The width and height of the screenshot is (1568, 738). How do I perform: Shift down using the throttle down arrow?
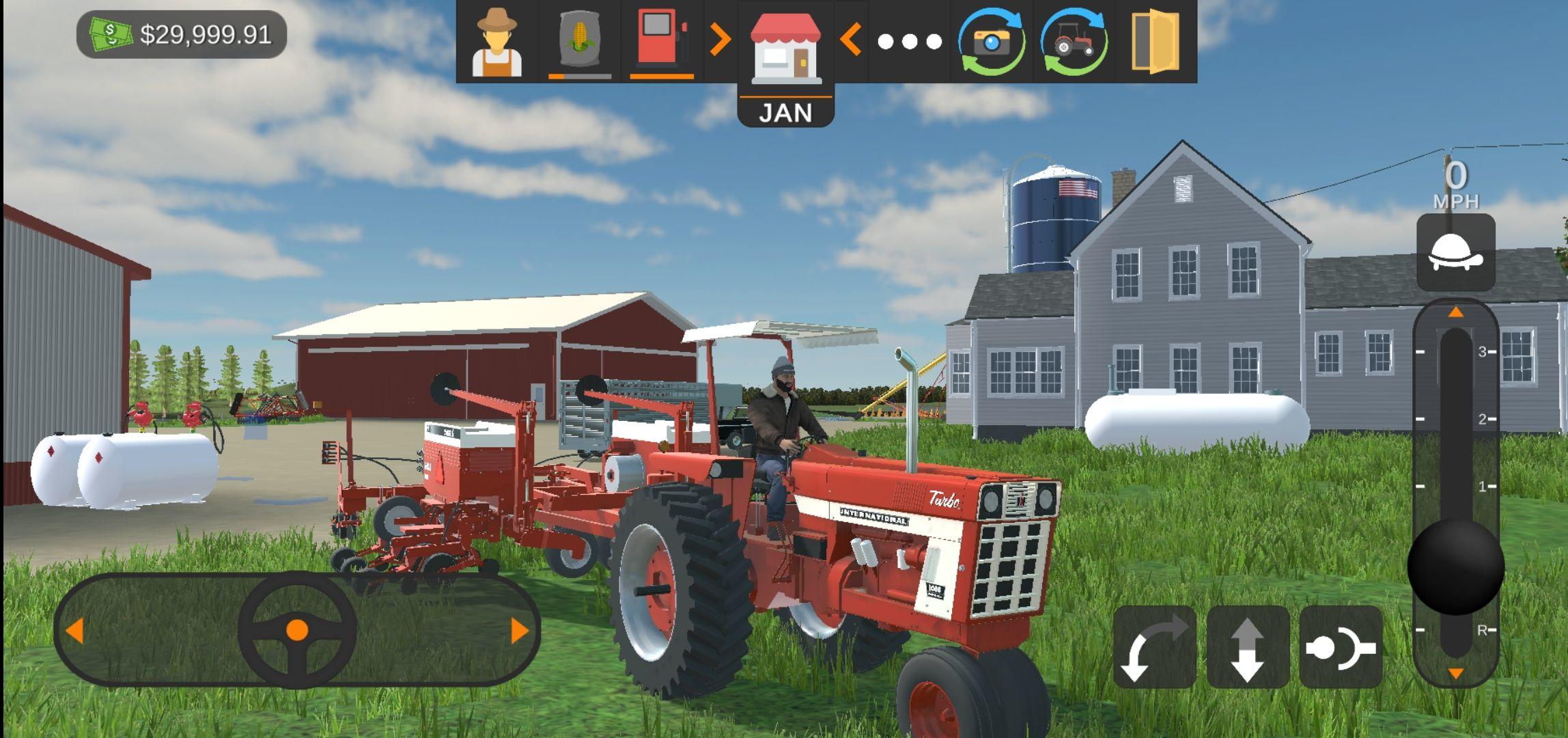(1455, 673)
